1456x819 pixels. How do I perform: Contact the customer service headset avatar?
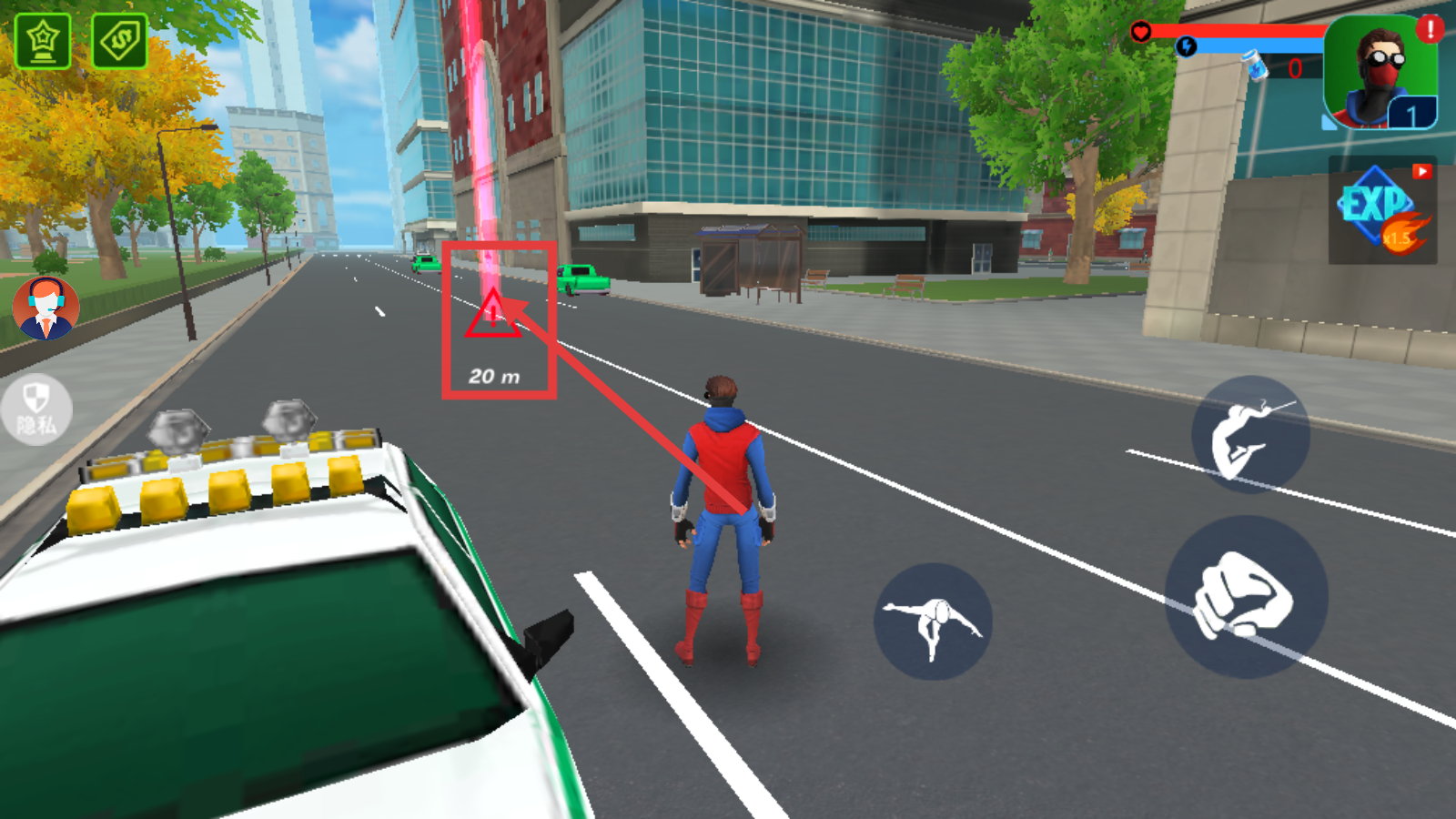pyautogui.click(x=45, y=308)
